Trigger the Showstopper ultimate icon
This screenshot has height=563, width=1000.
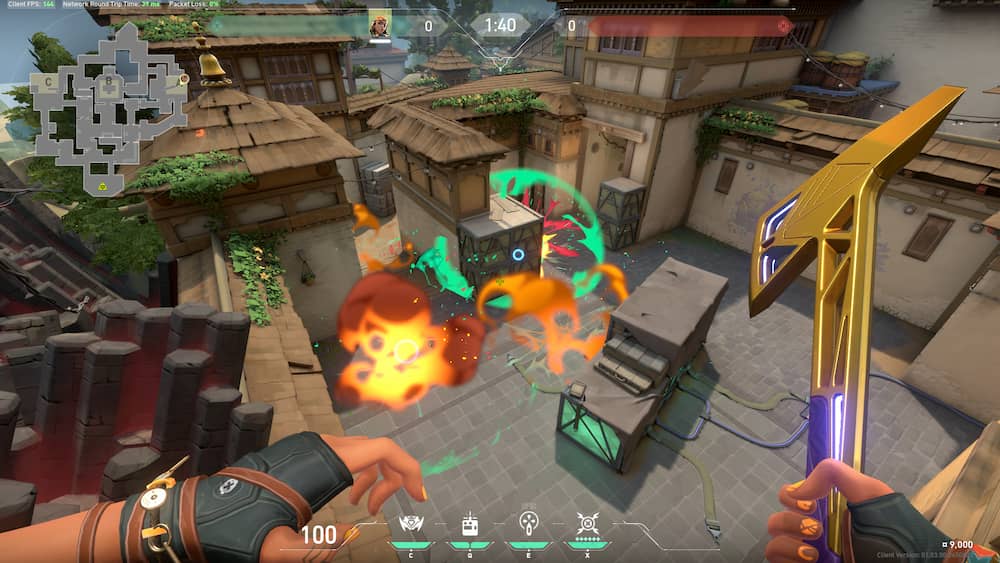587,523
